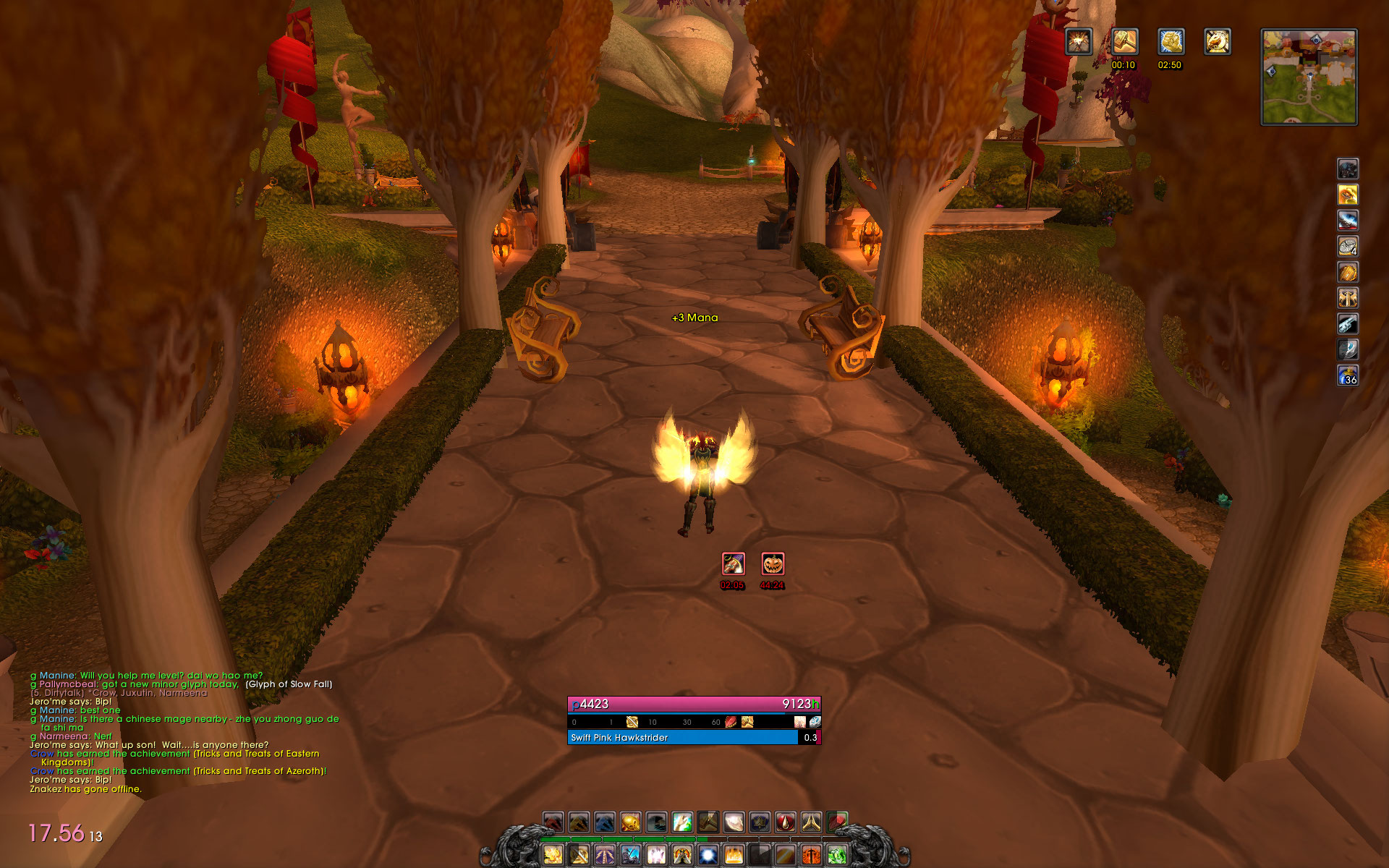The image size is (1389, 868).
Task: Click the golden fist buff icon
Action: [1171, 42]
